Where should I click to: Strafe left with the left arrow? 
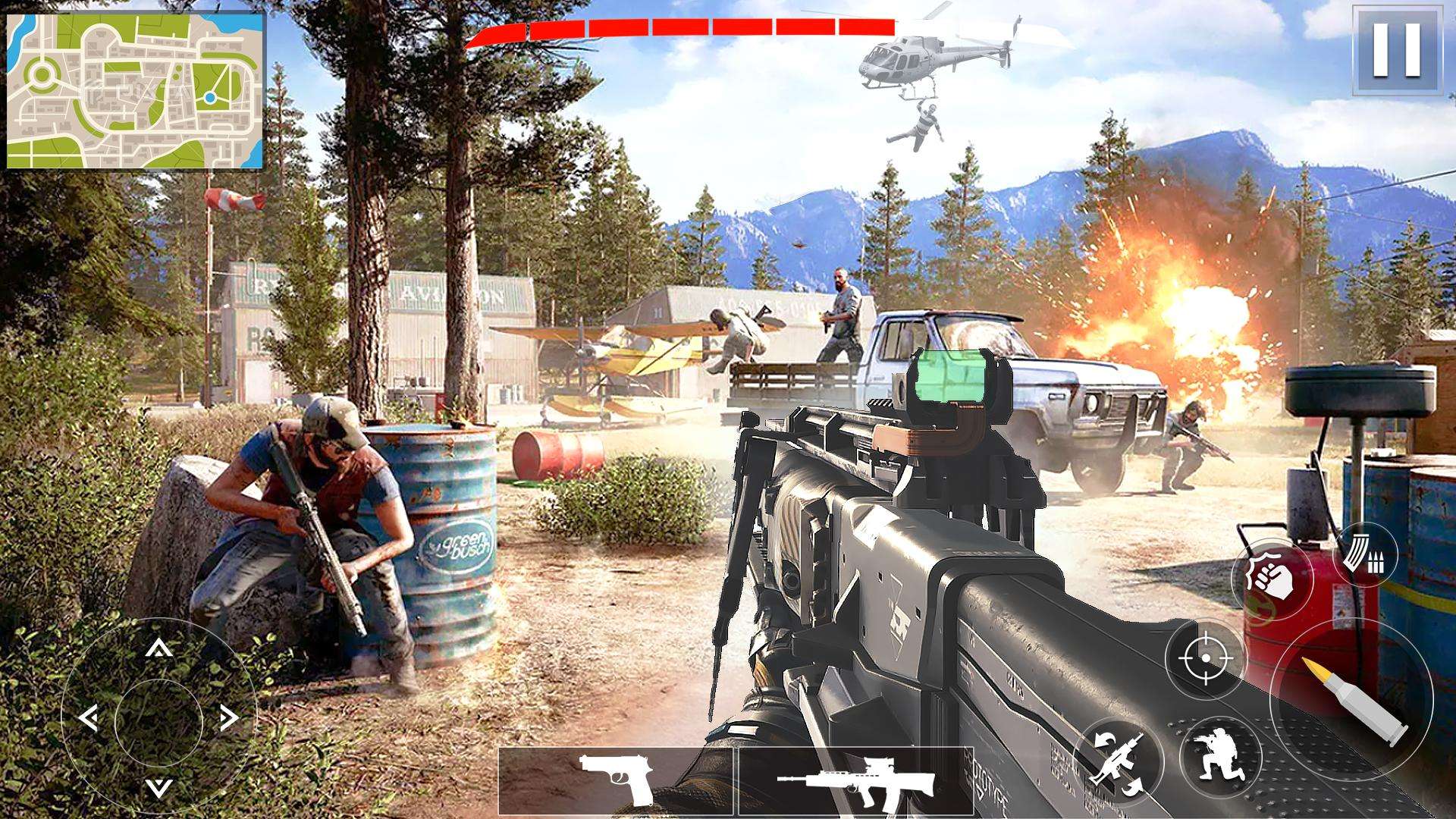(x=89, y=717)
